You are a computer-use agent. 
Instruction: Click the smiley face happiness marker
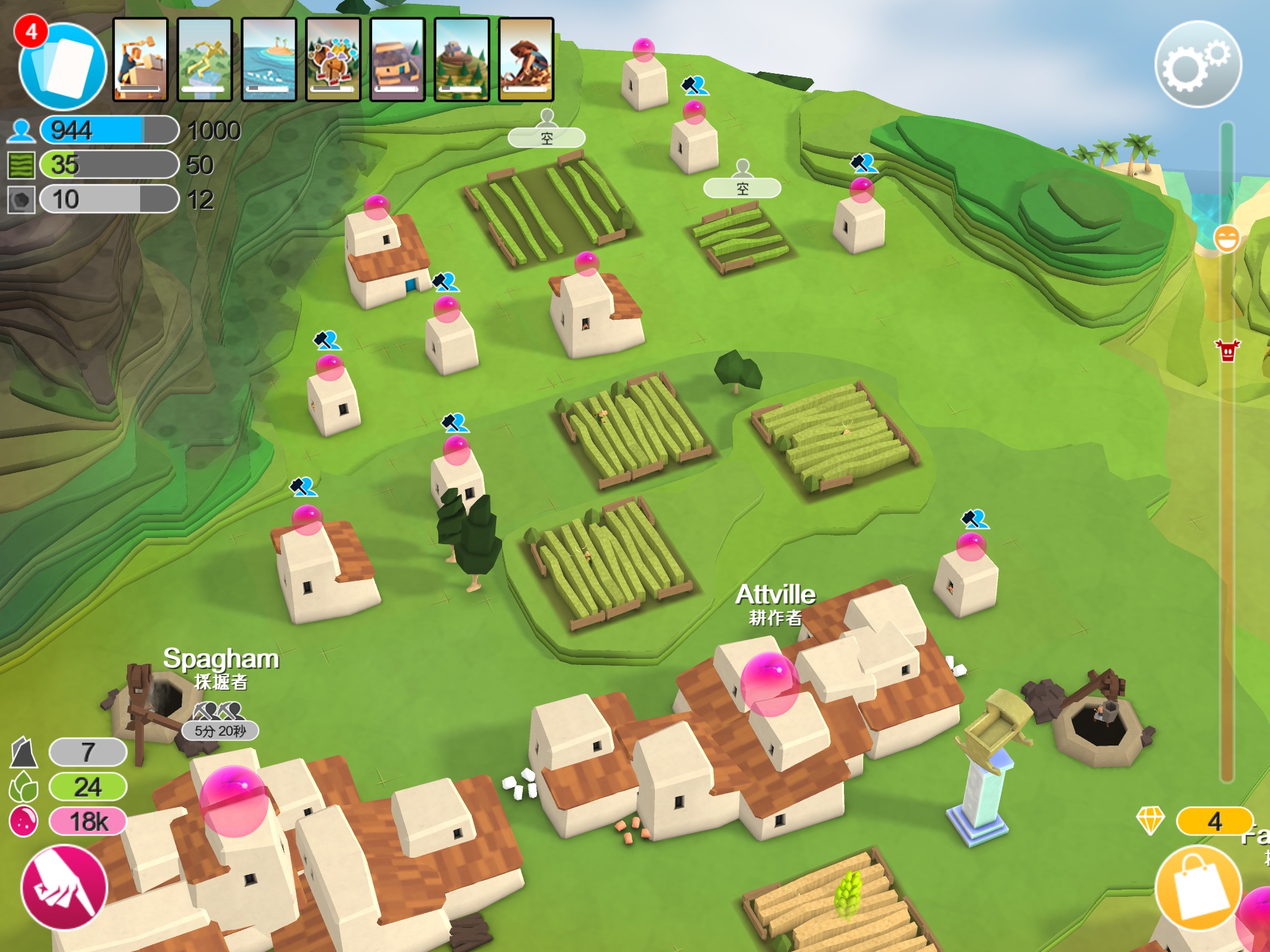point(1227,239)
